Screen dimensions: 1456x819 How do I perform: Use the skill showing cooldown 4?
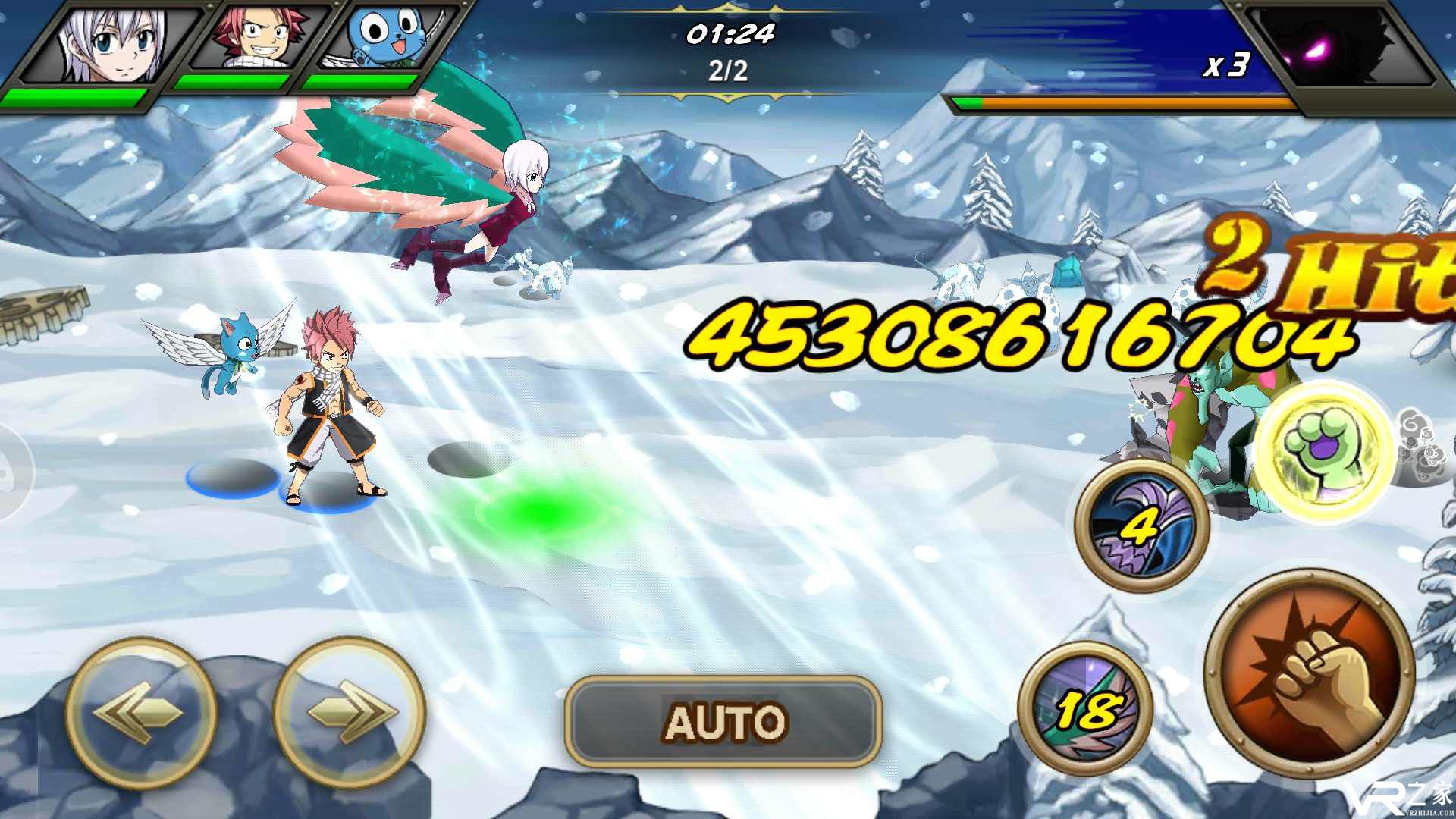[x=1141, y=526]
